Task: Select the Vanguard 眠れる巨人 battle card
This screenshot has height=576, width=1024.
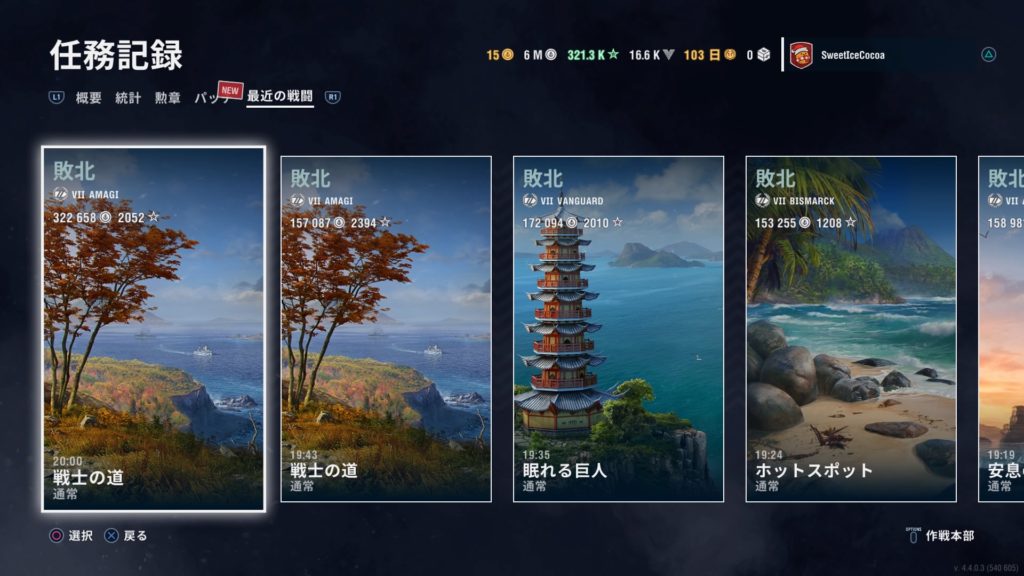Action: 618,328
